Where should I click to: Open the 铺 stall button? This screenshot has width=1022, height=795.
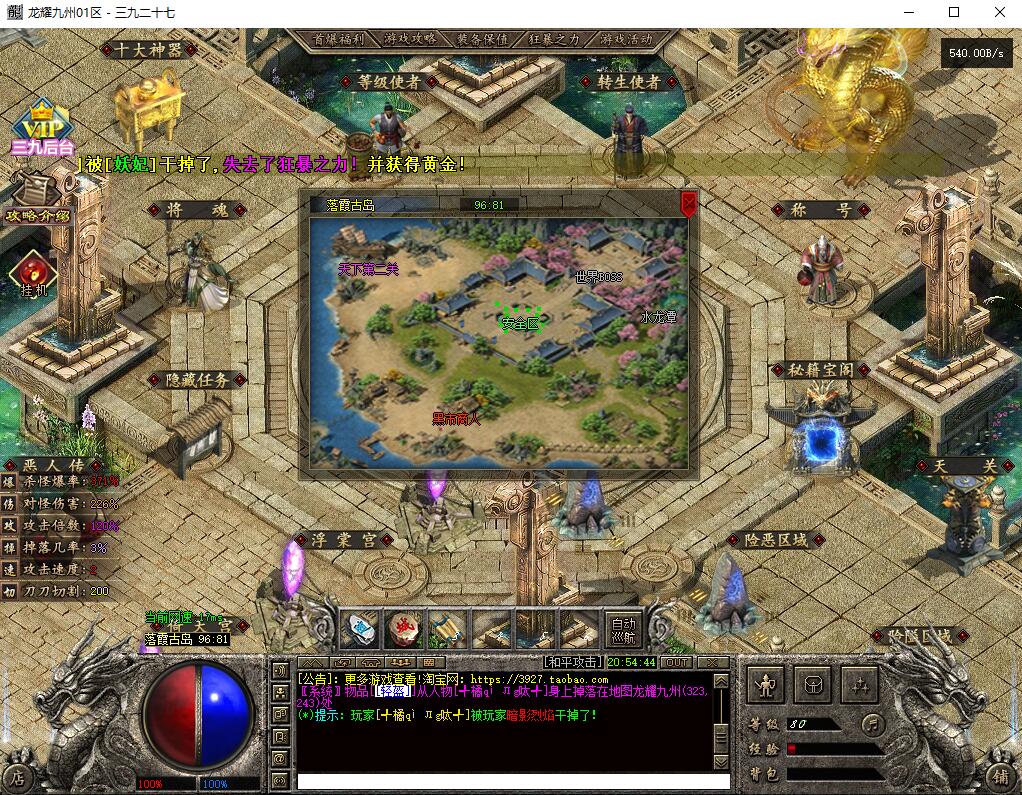tap(1001, 776)
